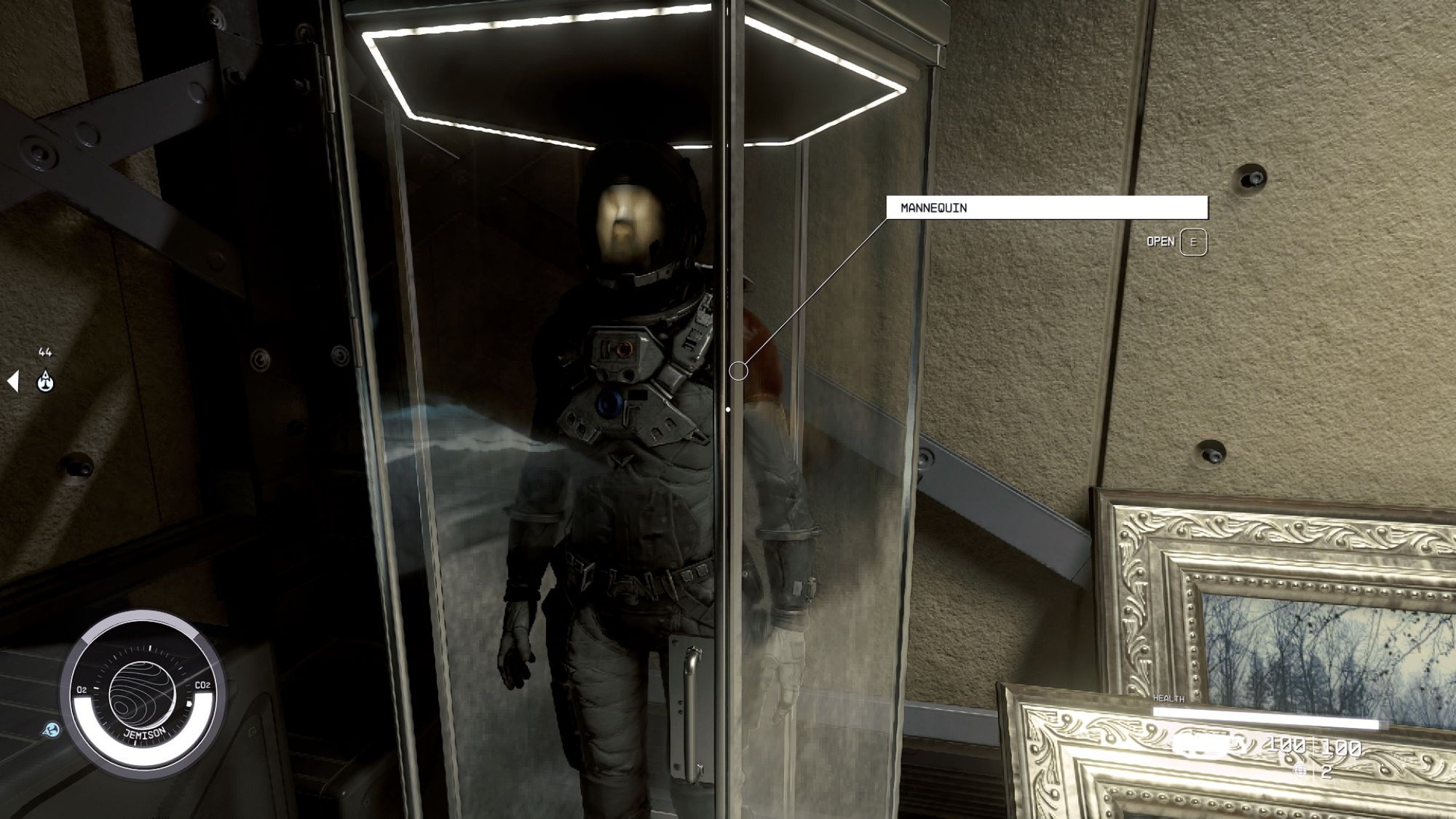Click the grenade count icon under the ammo display
Screen dimensions: 1456x819
[x=1300, y=771]
